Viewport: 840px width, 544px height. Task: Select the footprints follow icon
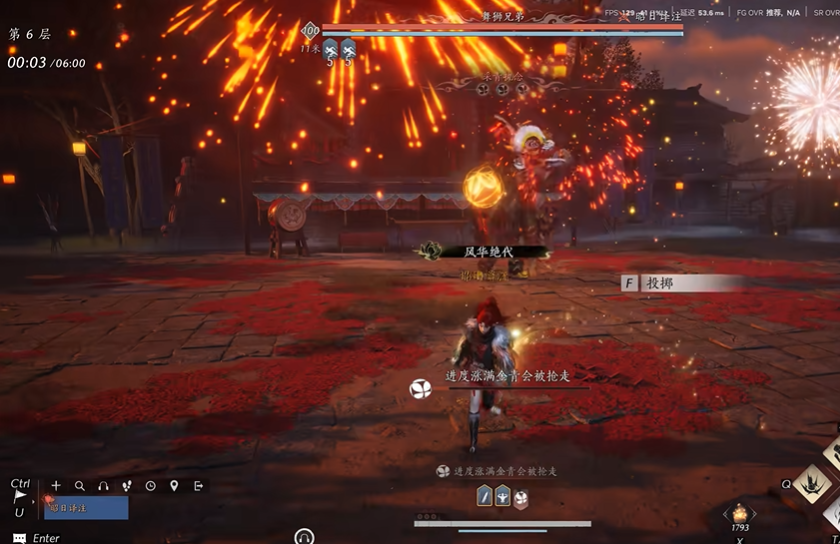click(x=127, y=486)
